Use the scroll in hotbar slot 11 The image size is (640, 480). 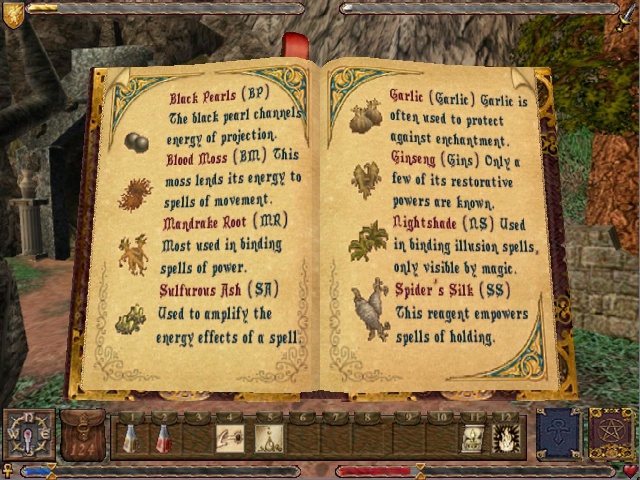473,438
